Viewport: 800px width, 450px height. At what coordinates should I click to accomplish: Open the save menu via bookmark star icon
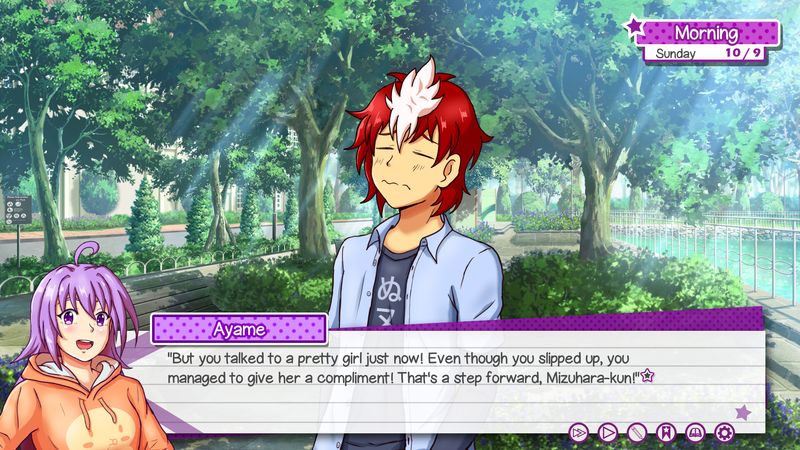point(666,432)
